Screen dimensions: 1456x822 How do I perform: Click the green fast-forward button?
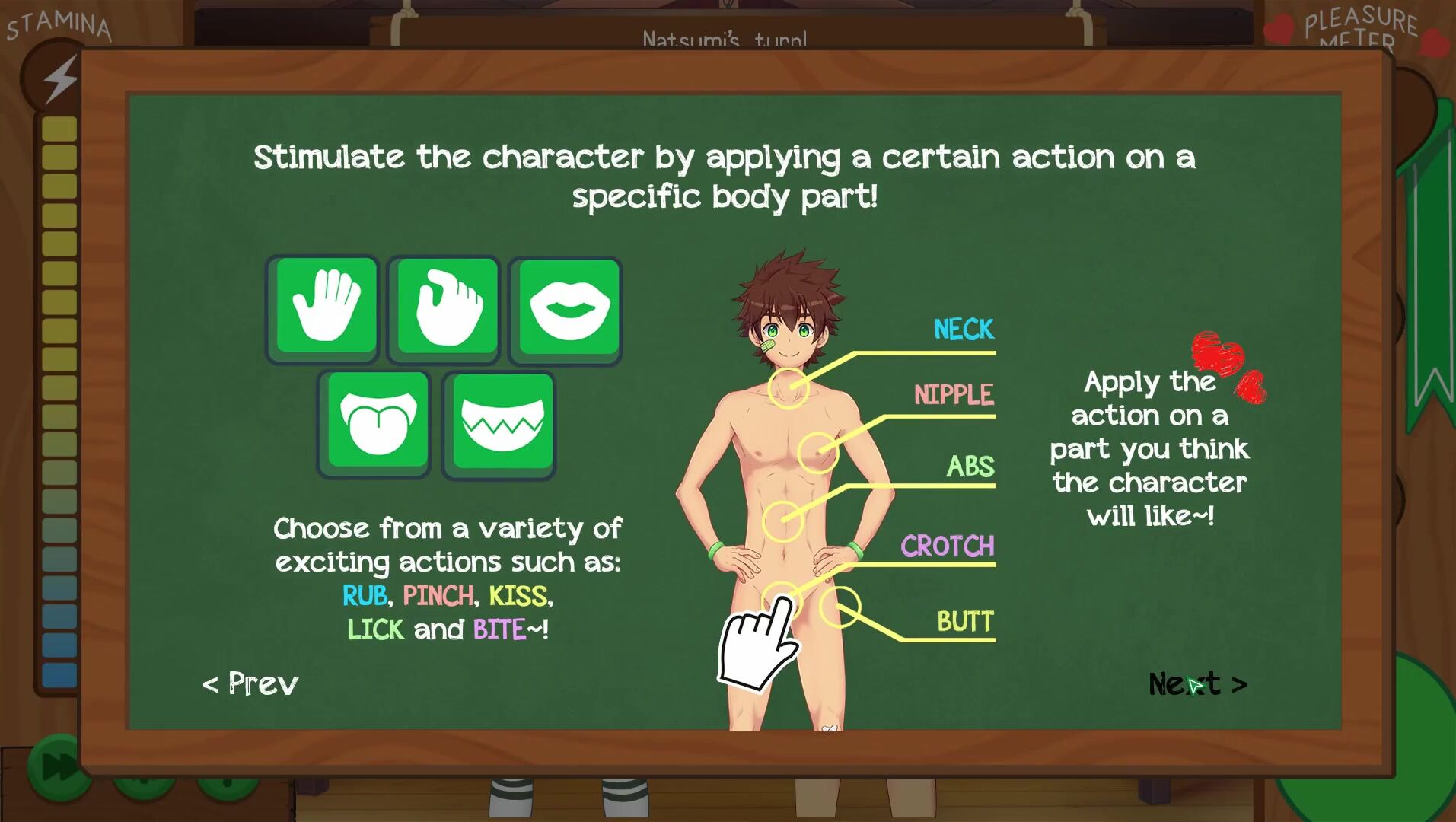55,767
